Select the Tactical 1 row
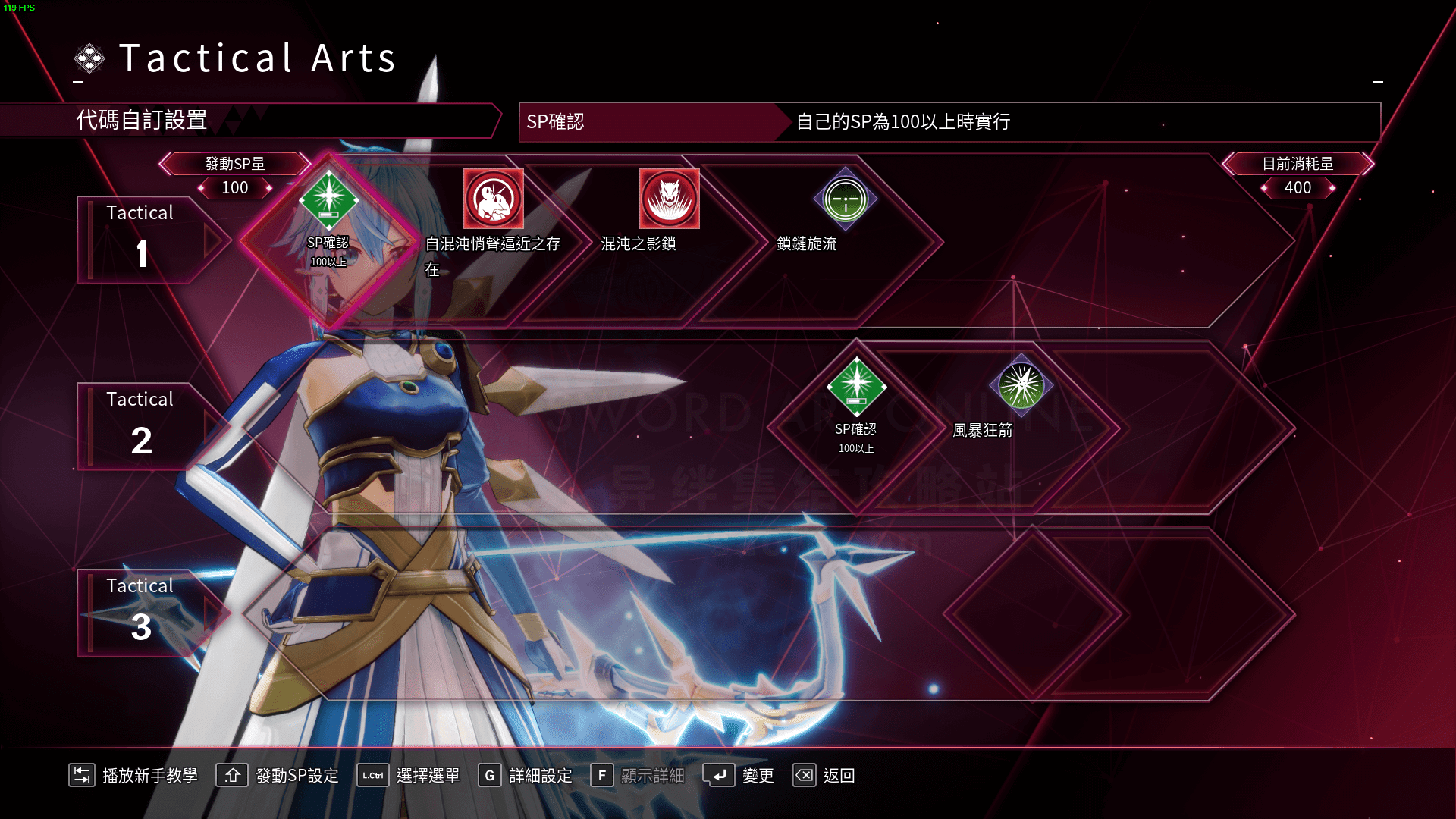Screen dimensions: 1456x819 (141, 240)
